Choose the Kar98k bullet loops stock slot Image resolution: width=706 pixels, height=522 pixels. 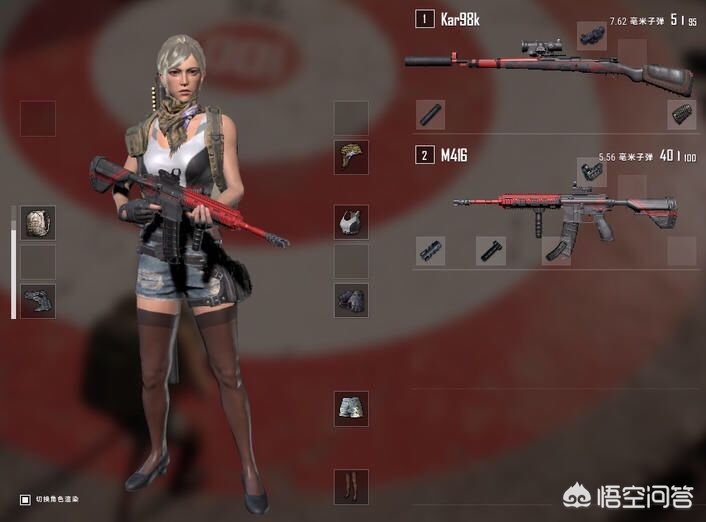681,115
